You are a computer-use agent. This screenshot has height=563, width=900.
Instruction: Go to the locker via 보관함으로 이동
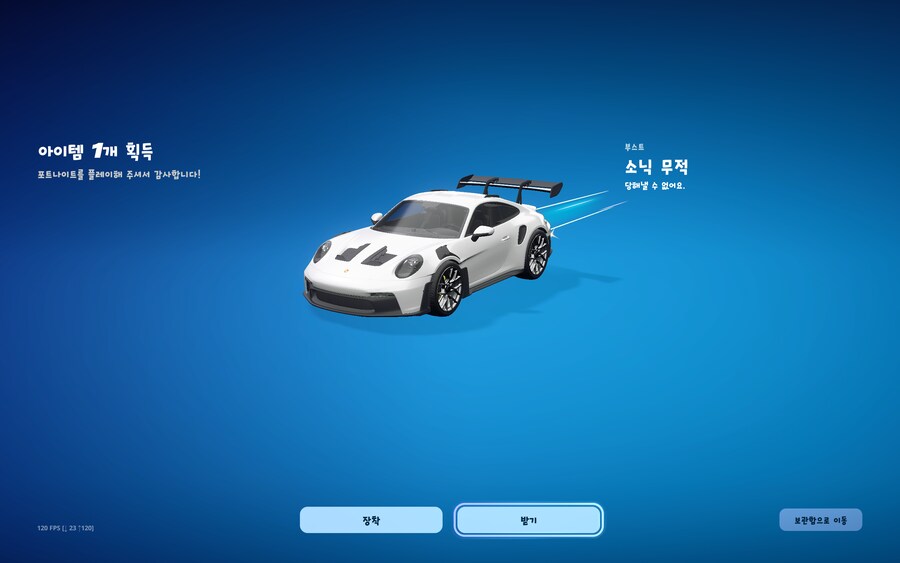[820, 520]
